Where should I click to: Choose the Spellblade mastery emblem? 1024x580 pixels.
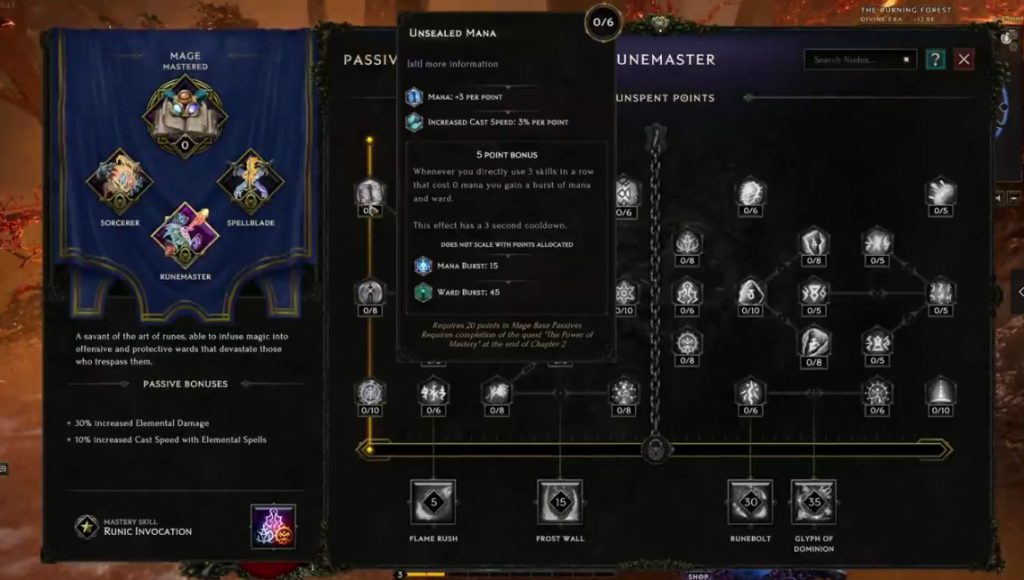click(250, 181)
